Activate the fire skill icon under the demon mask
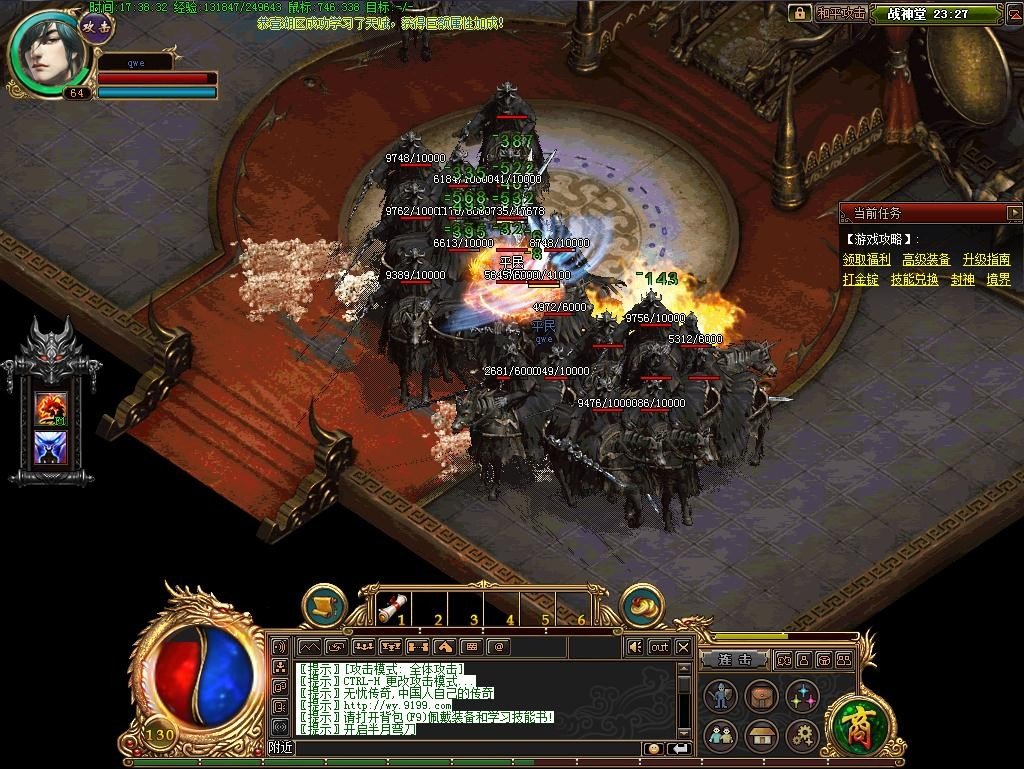This screenshot has width=1024, height=769. coord(50,406)
